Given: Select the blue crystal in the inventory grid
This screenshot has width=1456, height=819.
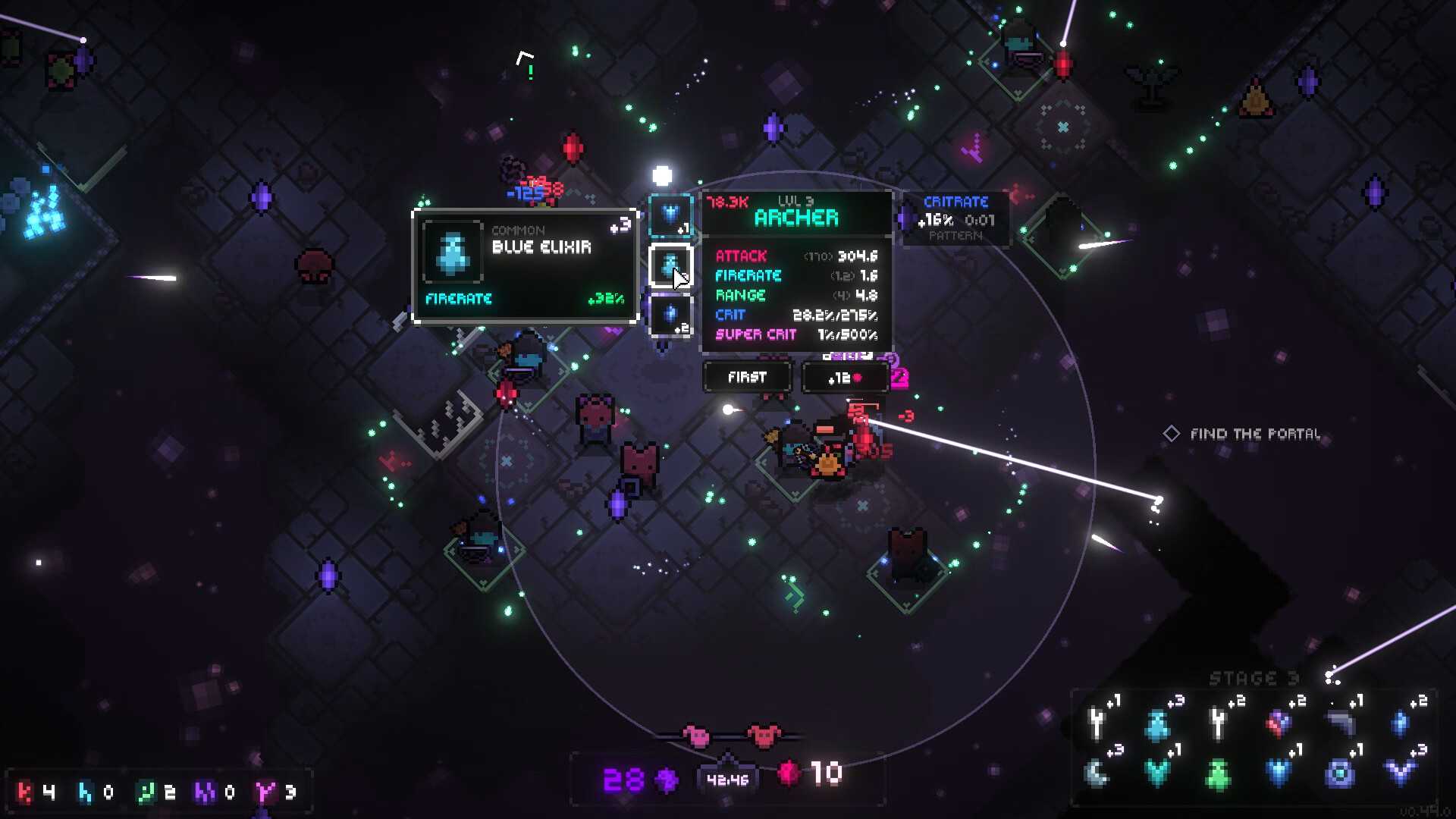Looking at the screenshot, I should (x=1400, y=723).
